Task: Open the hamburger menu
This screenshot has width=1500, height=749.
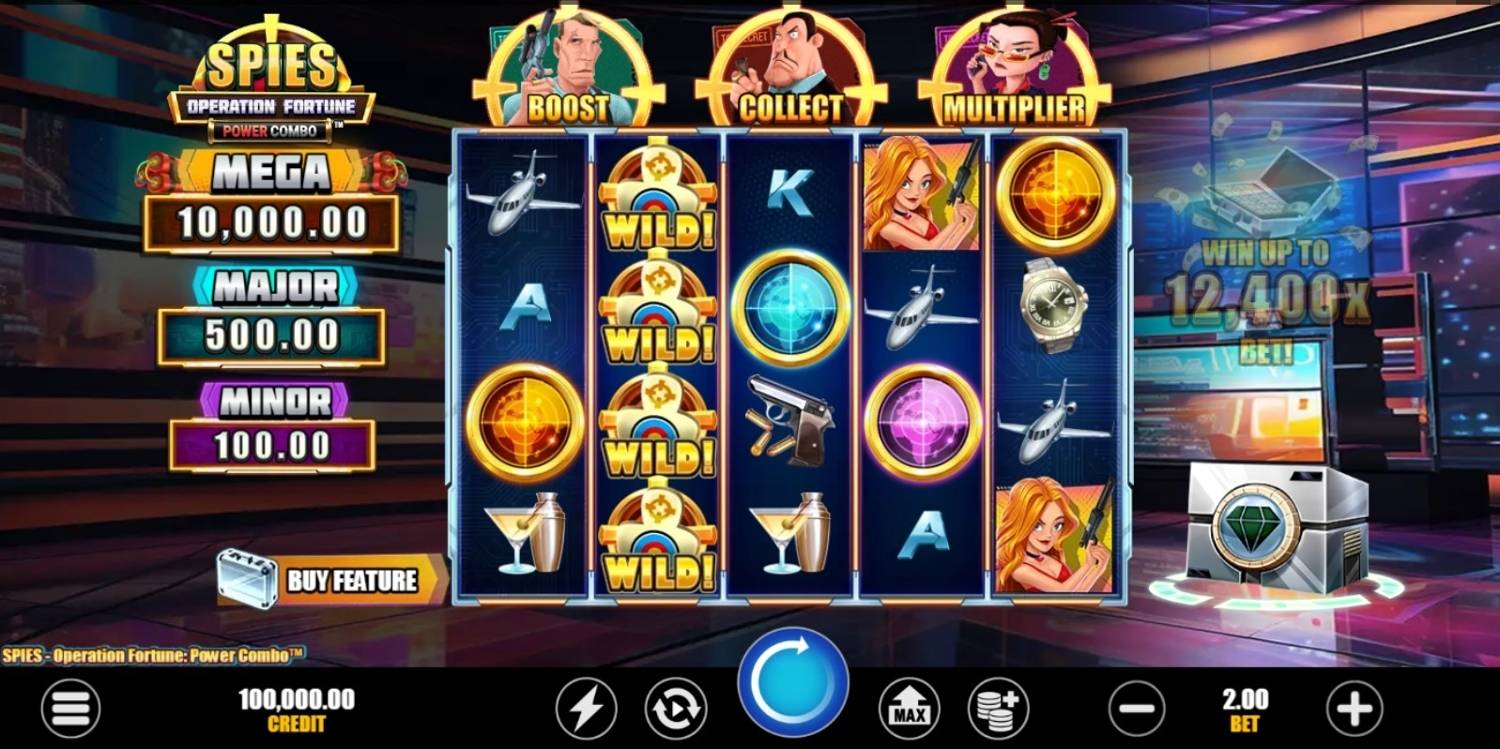Action: 70,709
